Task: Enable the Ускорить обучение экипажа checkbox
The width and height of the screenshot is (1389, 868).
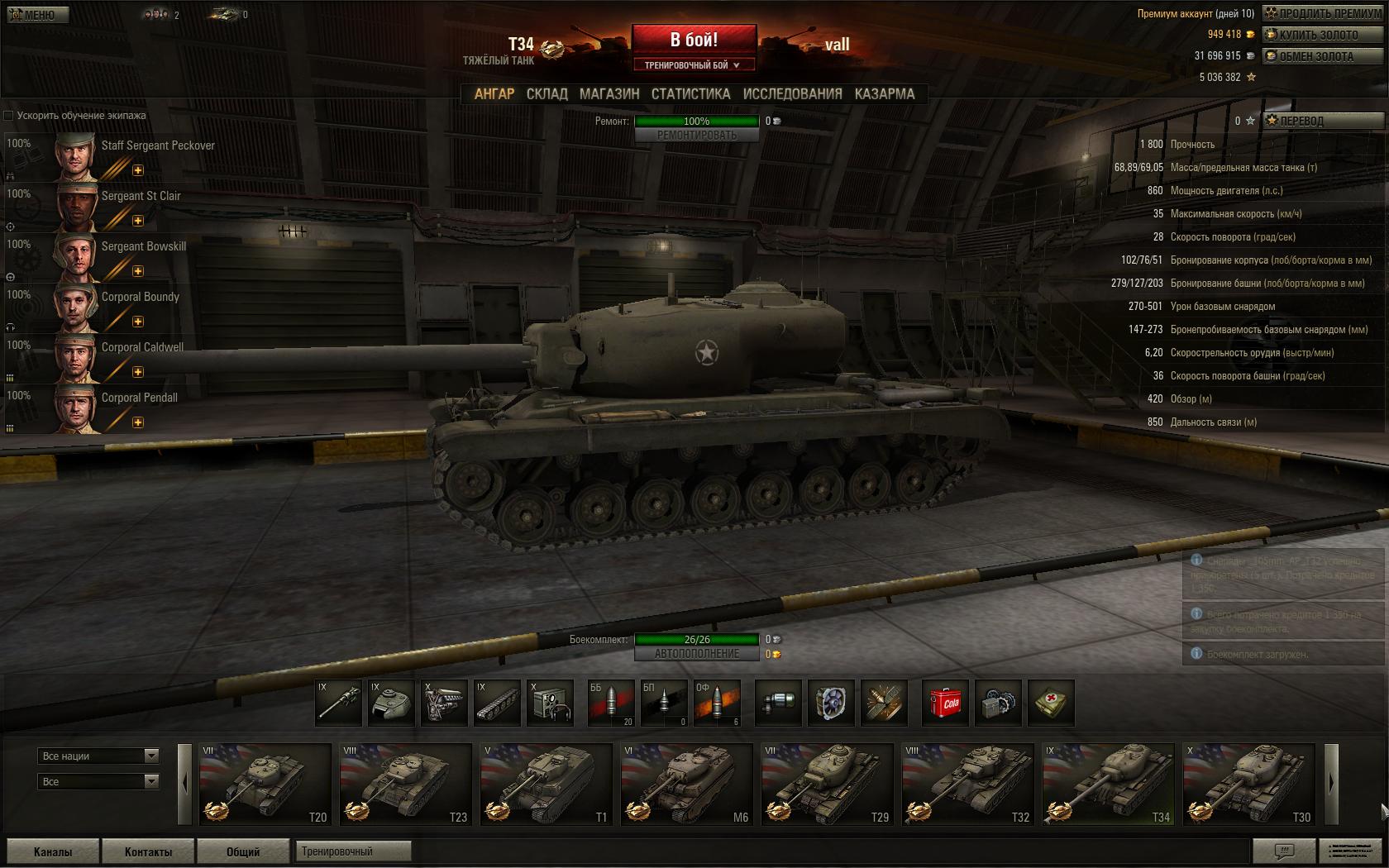Action: tap(8, 117)
